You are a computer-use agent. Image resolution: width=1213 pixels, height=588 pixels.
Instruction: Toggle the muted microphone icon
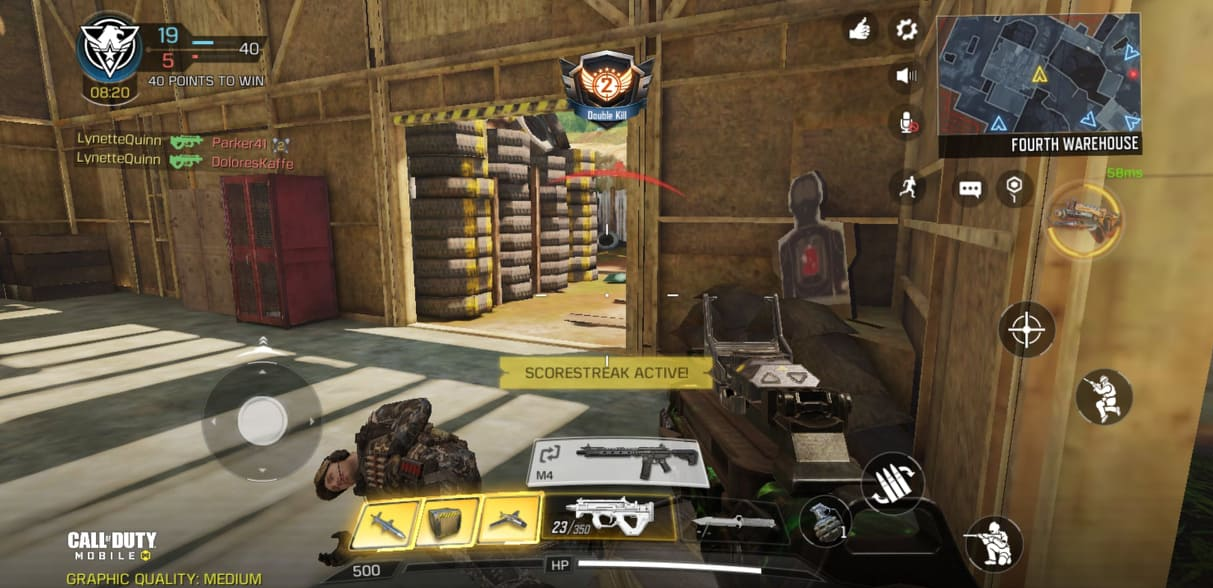pyautogui.click(x=906, y=122)
